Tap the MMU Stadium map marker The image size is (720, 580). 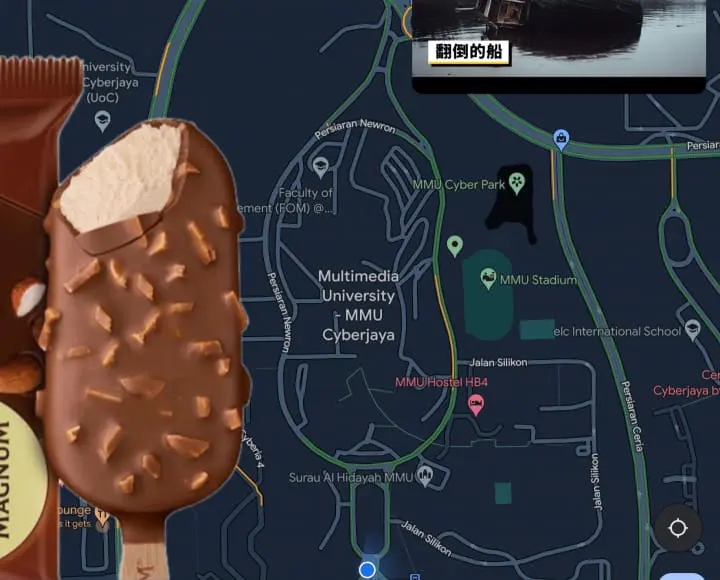(488, 279)
